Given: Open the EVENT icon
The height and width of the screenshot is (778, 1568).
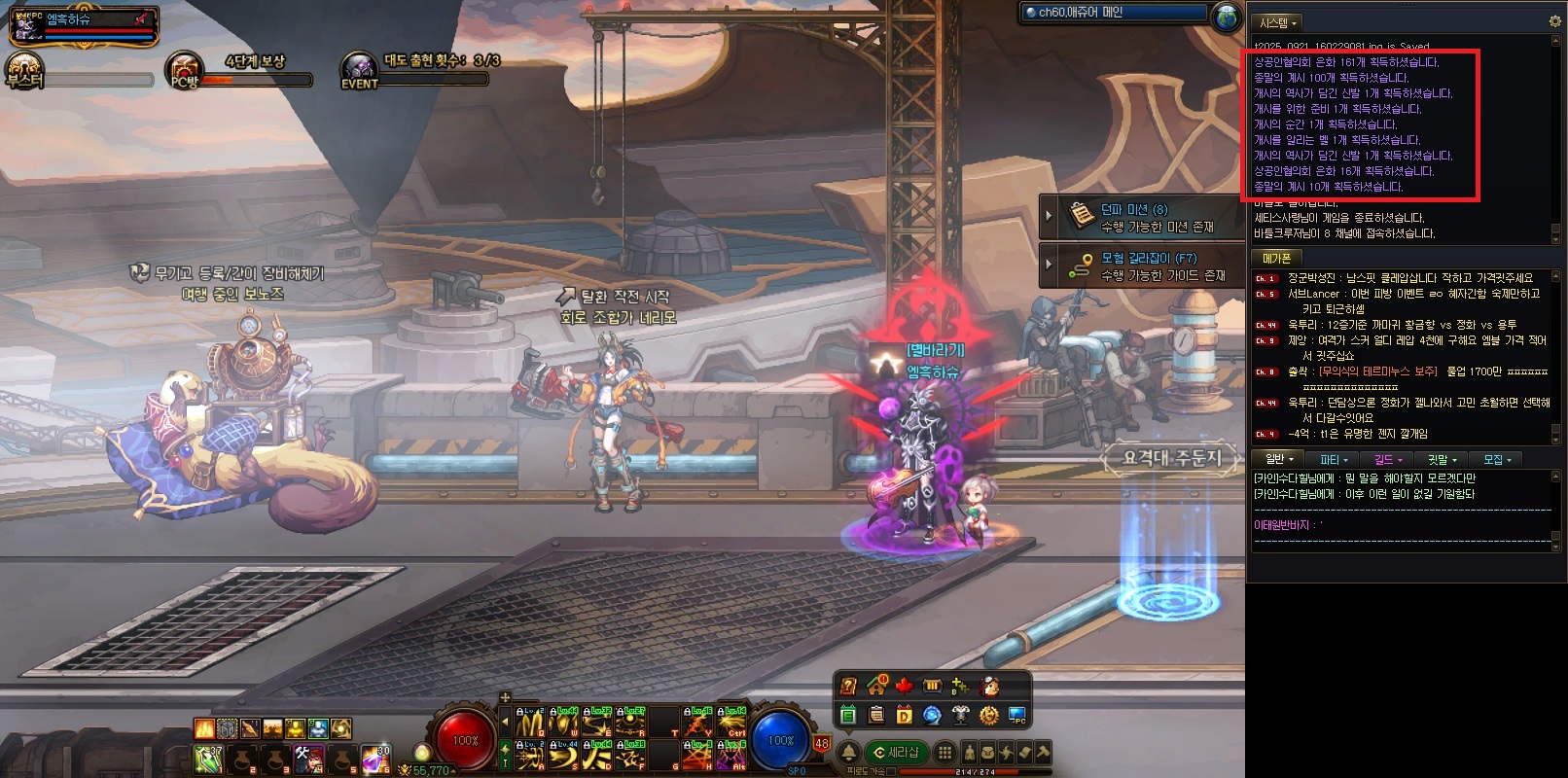Looking at the screenshot, I should pos(359,71).
